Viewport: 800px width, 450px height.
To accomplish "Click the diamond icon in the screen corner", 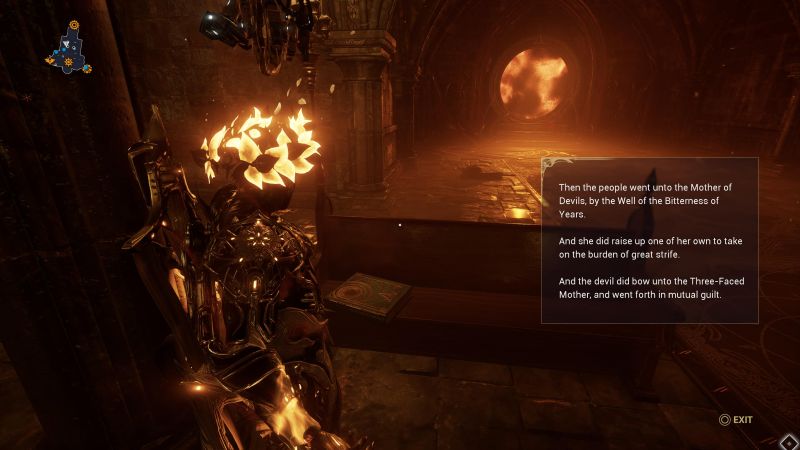I will (x=788, y=441).
